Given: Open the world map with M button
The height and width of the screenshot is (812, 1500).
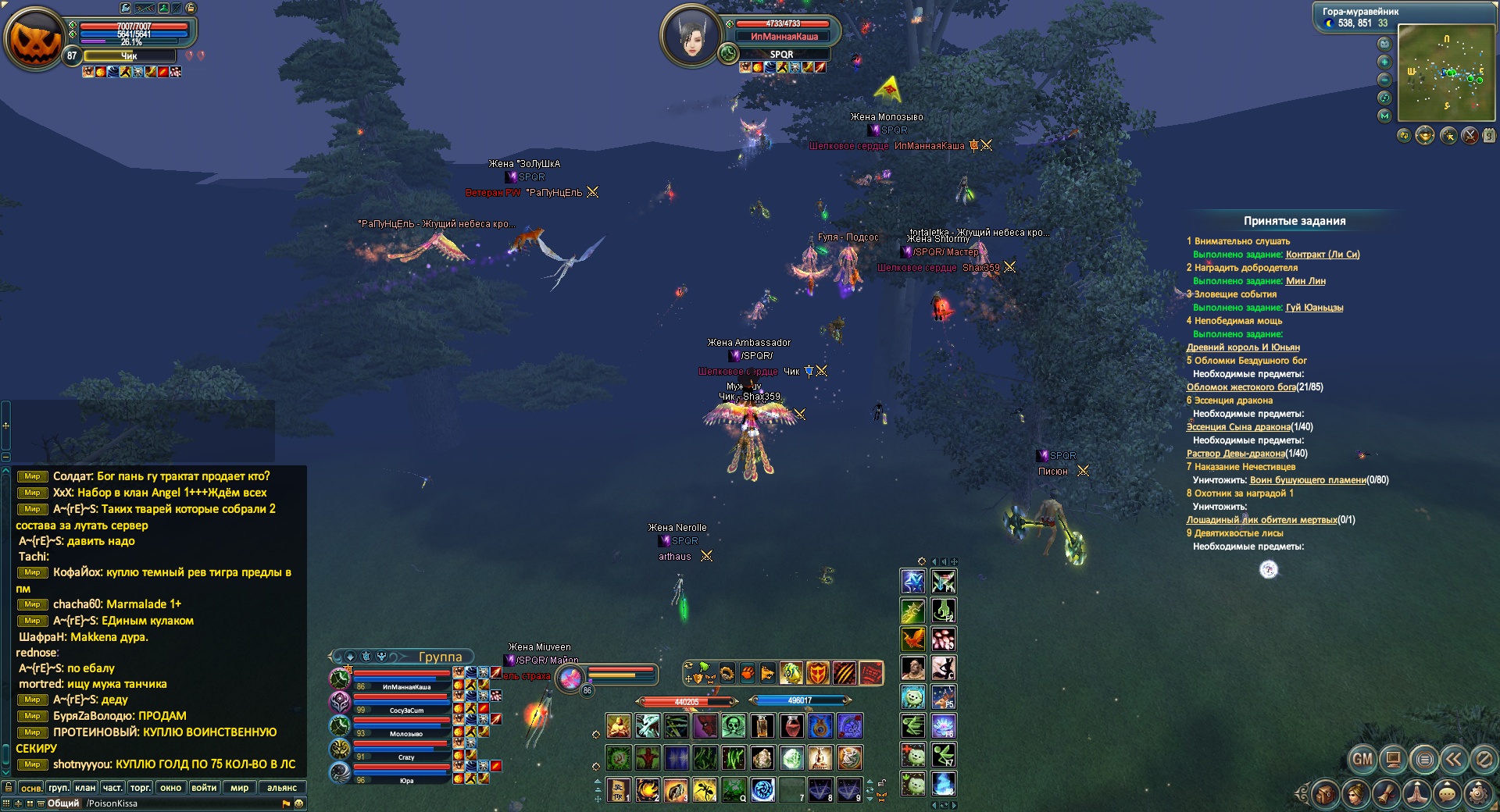Looking at the screenshot, I should 1384,116.
